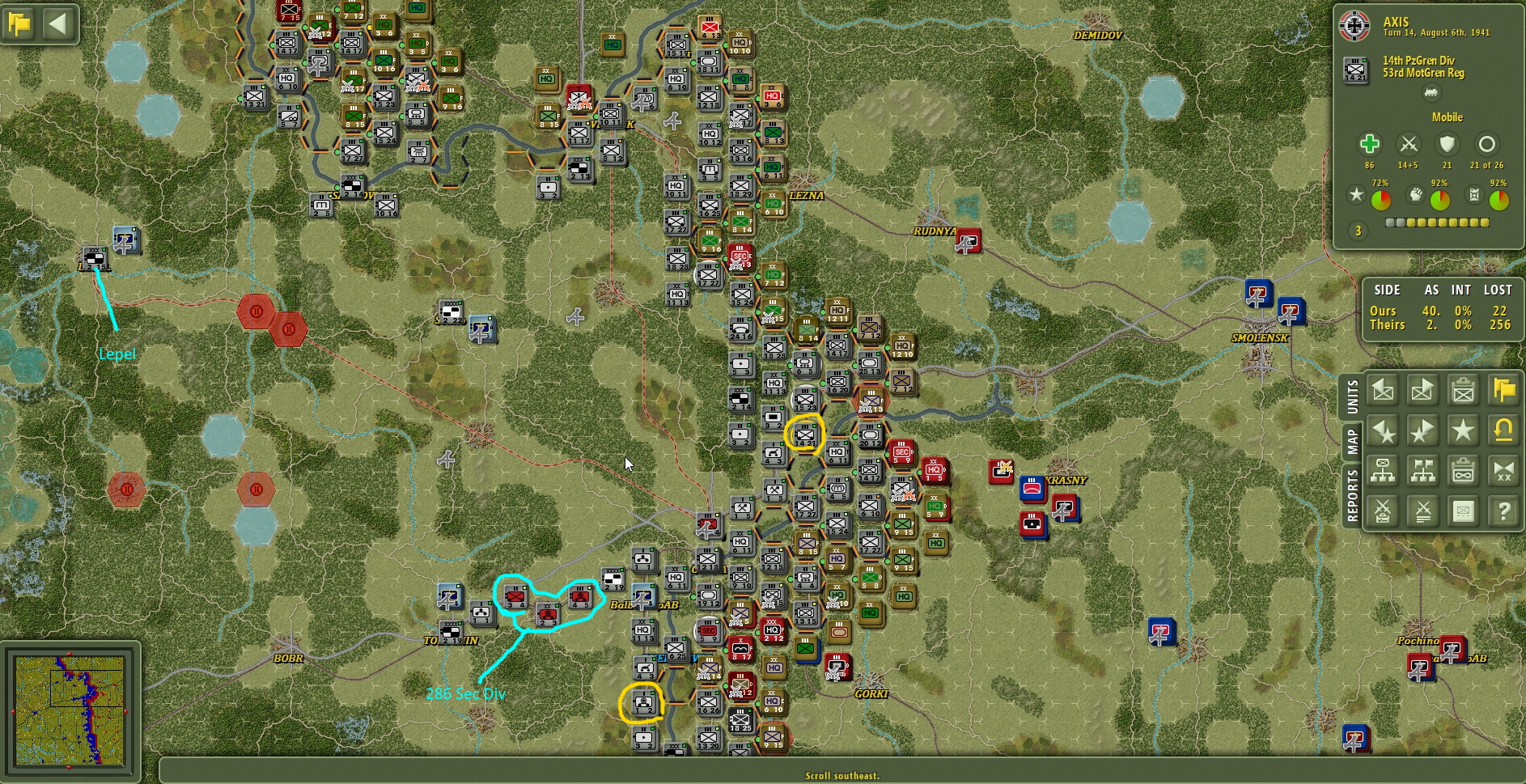Open the crossed-swords attack planner icon
This screenshot has height=784, width=1526.
[x=1382, y=511]
